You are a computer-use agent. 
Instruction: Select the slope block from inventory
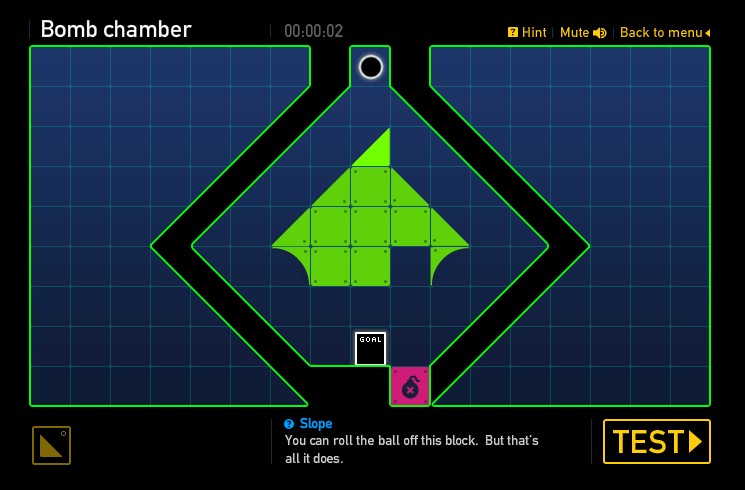coord(51,446)
